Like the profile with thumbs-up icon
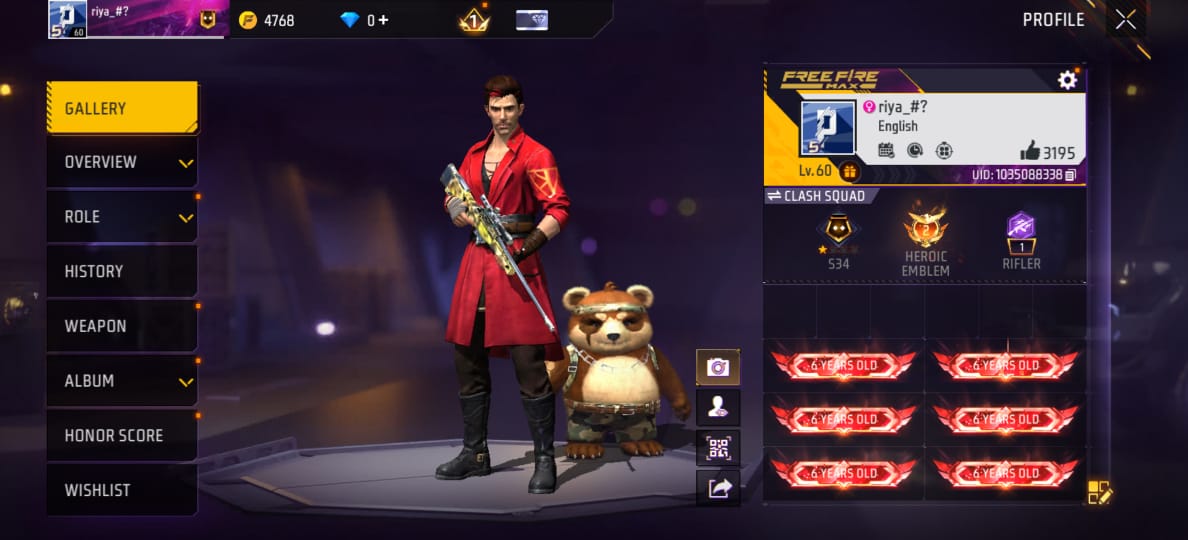The image size is (1188, 540). (x=1030, y=151)
